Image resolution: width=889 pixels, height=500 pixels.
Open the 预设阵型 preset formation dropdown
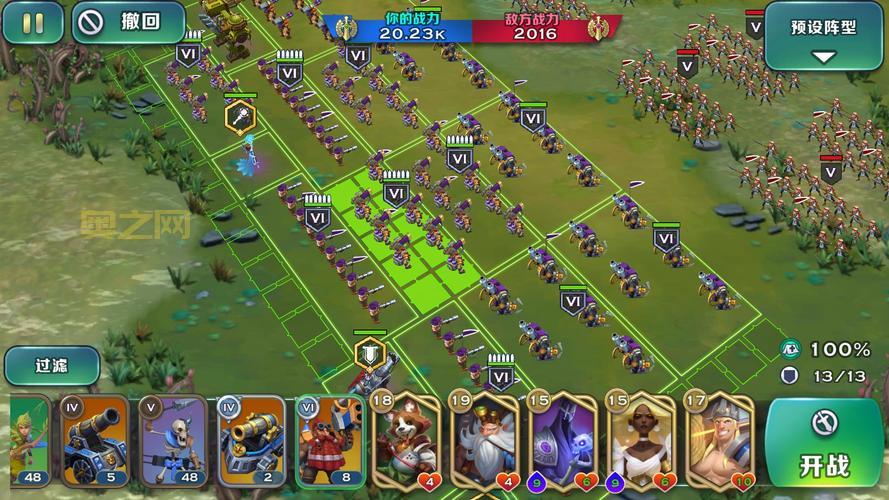823,34
